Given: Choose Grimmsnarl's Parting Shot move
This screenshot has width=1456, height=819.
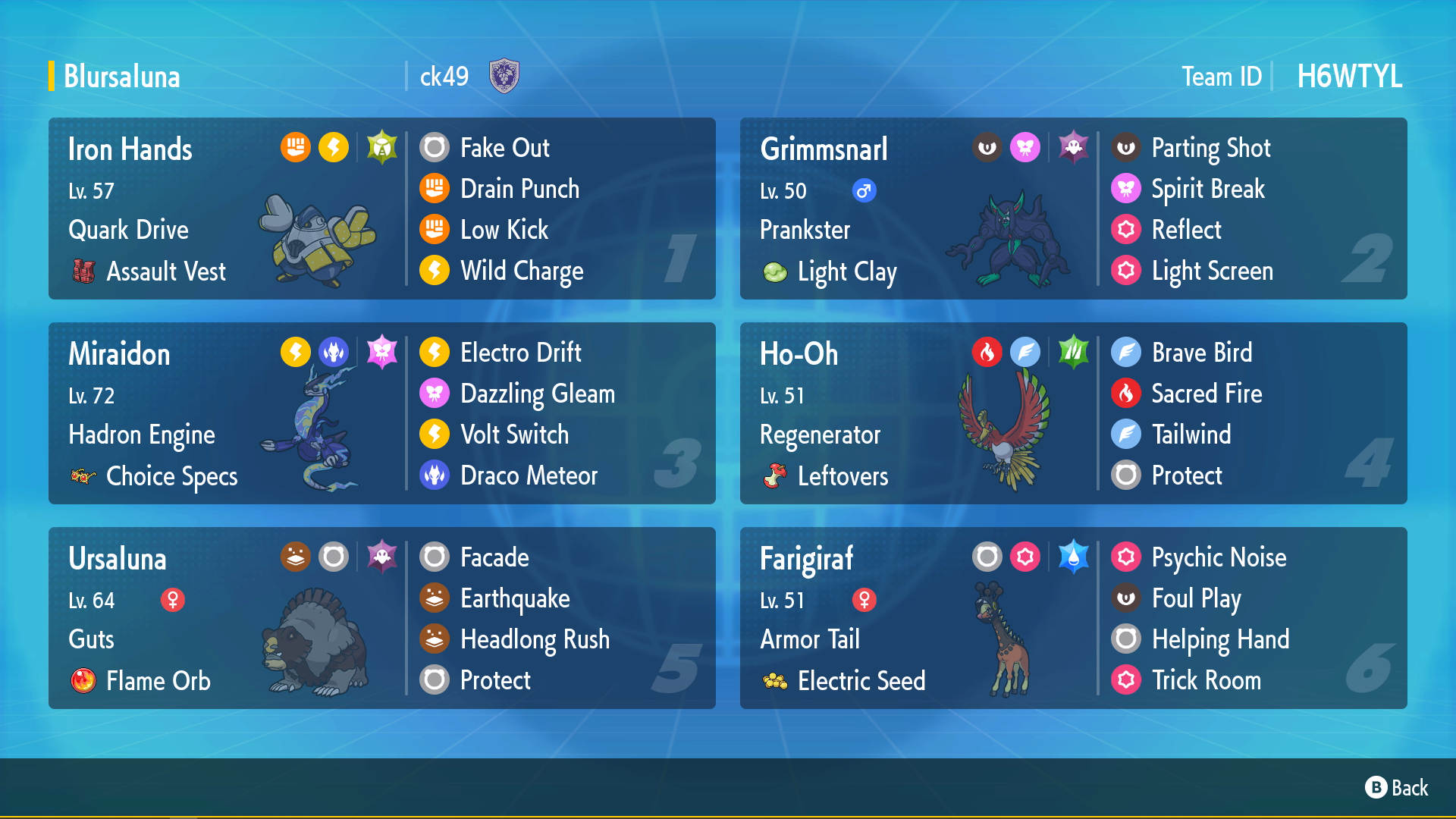Looking at the screenshot, I should click(1210, 148).
